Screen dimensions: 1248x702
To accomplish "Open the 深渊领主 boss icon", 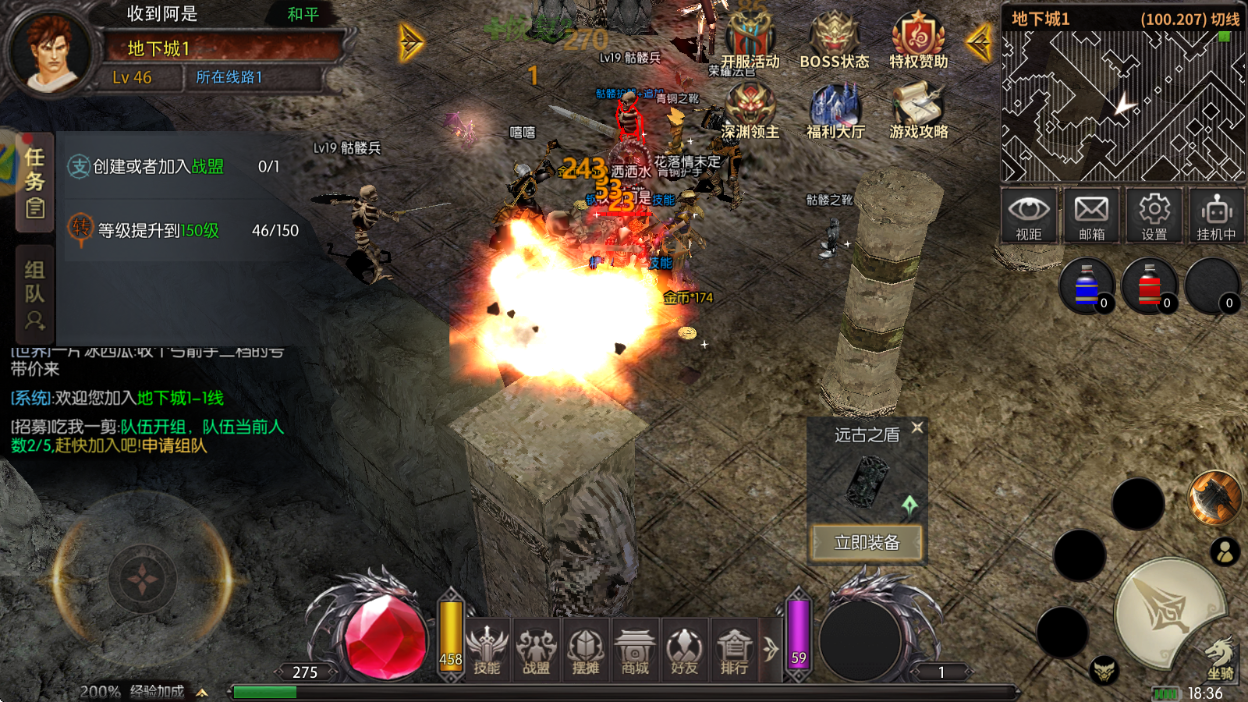I will click(x=750, y=108).
